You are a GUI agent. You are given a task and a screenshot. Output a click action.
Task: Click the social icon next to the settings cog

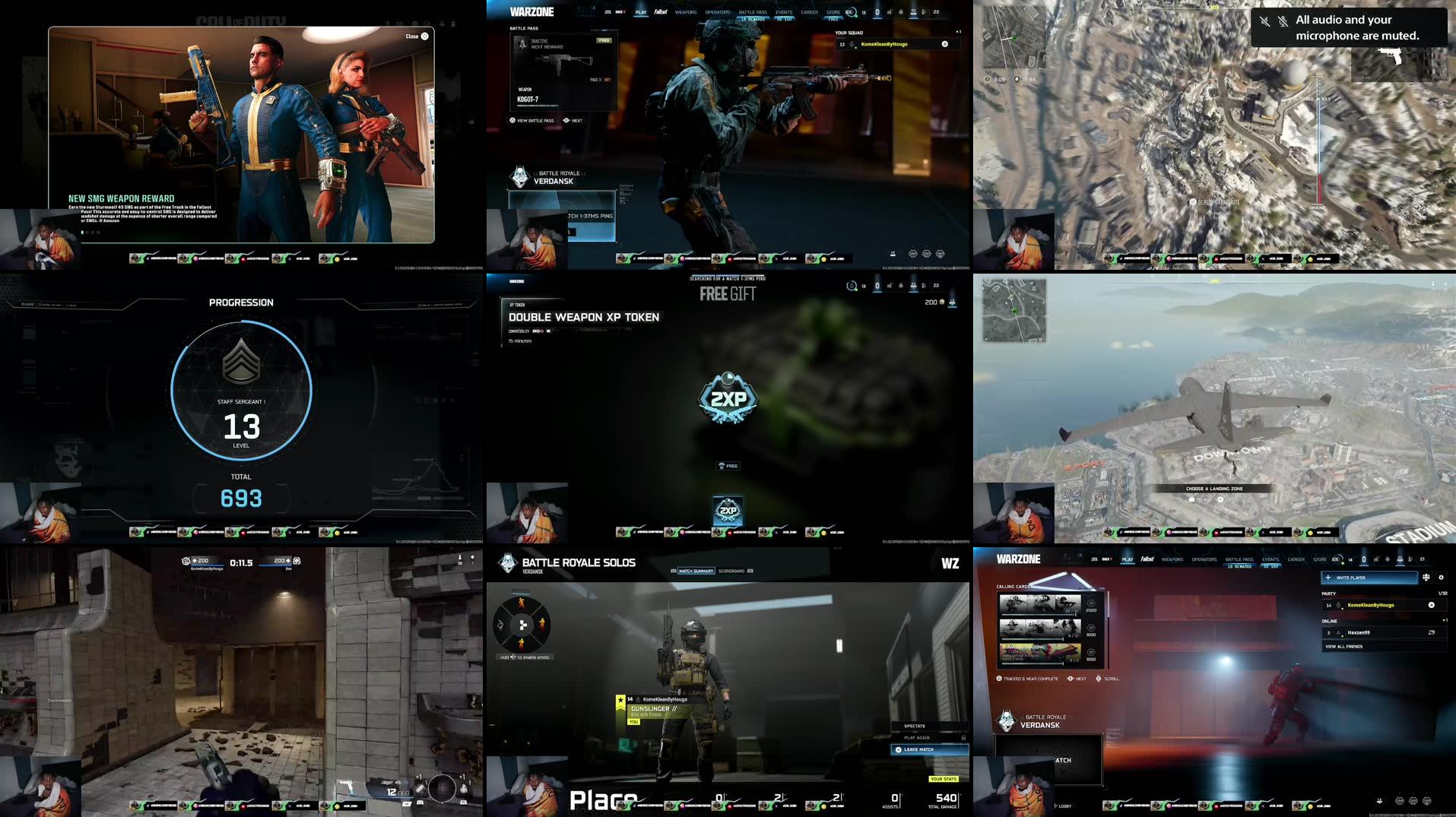click(1425, 578)
